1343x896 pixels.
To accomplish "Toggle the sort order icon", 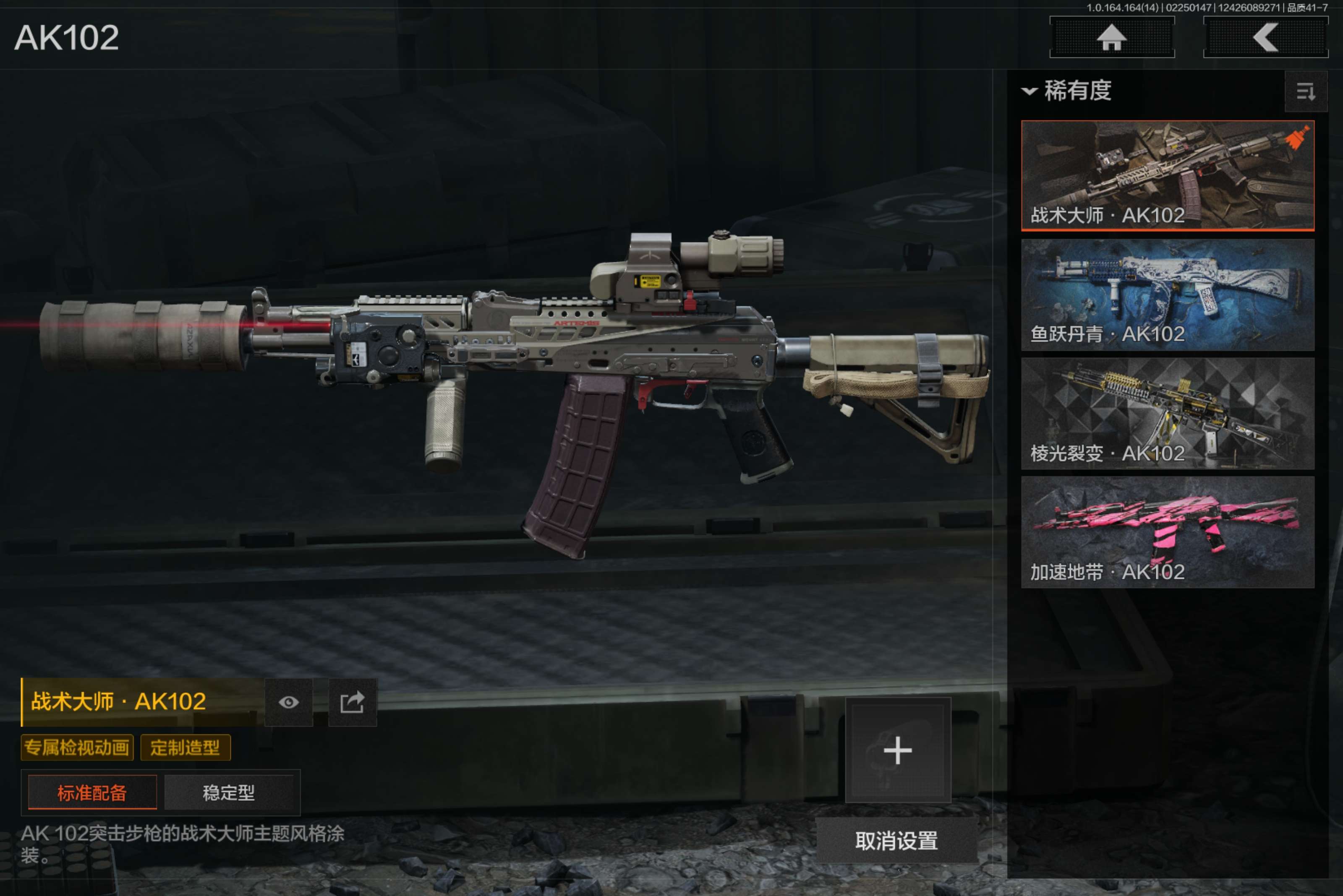I will [1305, 91].
